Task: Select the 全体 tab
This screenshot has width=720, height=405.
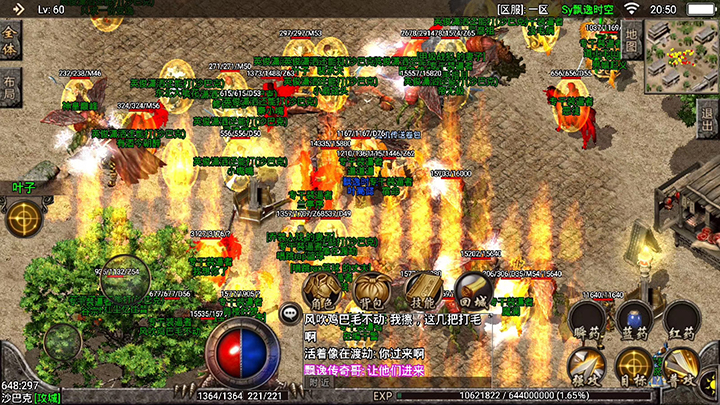Action: (x=10, y=43)
